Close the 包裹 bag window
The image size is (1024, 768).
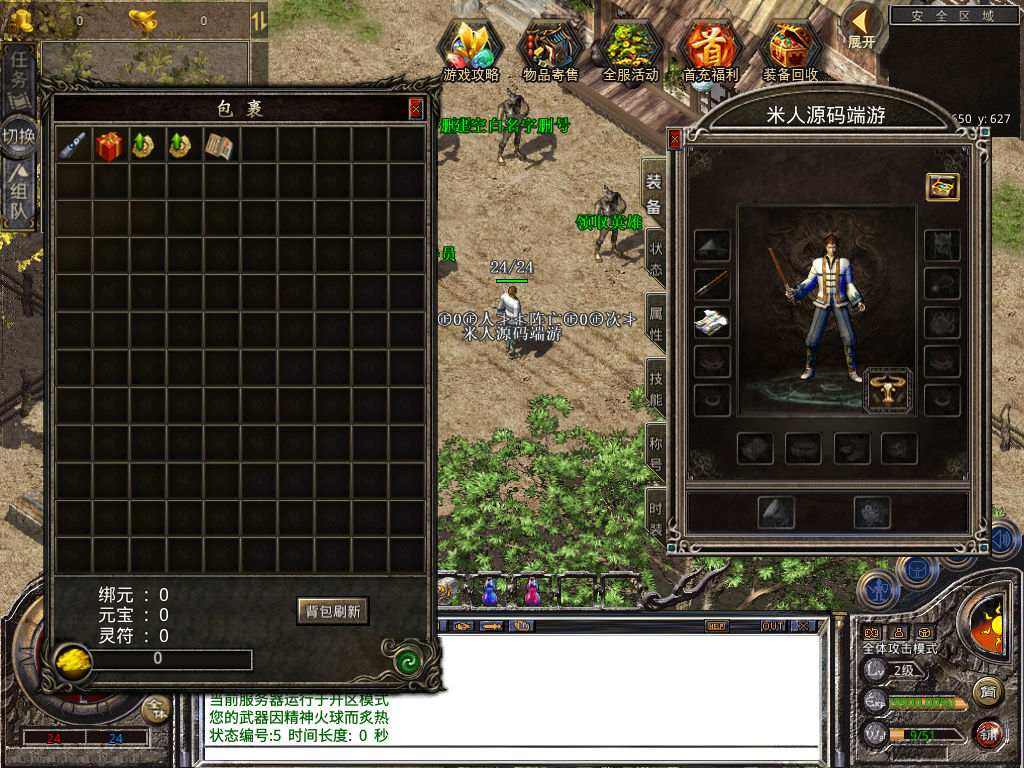tap(416, 108)
